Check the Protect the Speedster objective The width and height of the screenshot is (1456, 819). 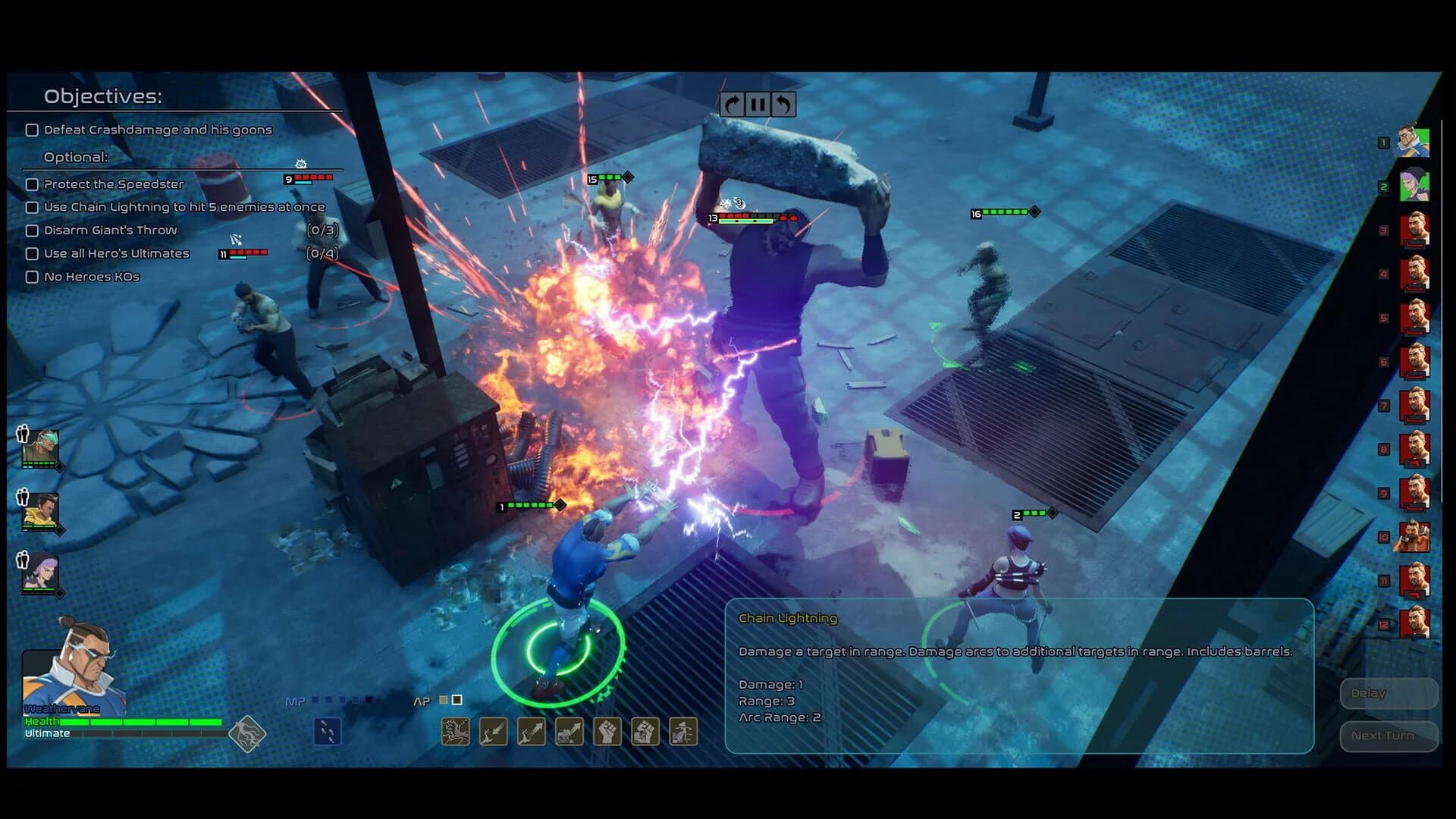click(x=31, y=184)
